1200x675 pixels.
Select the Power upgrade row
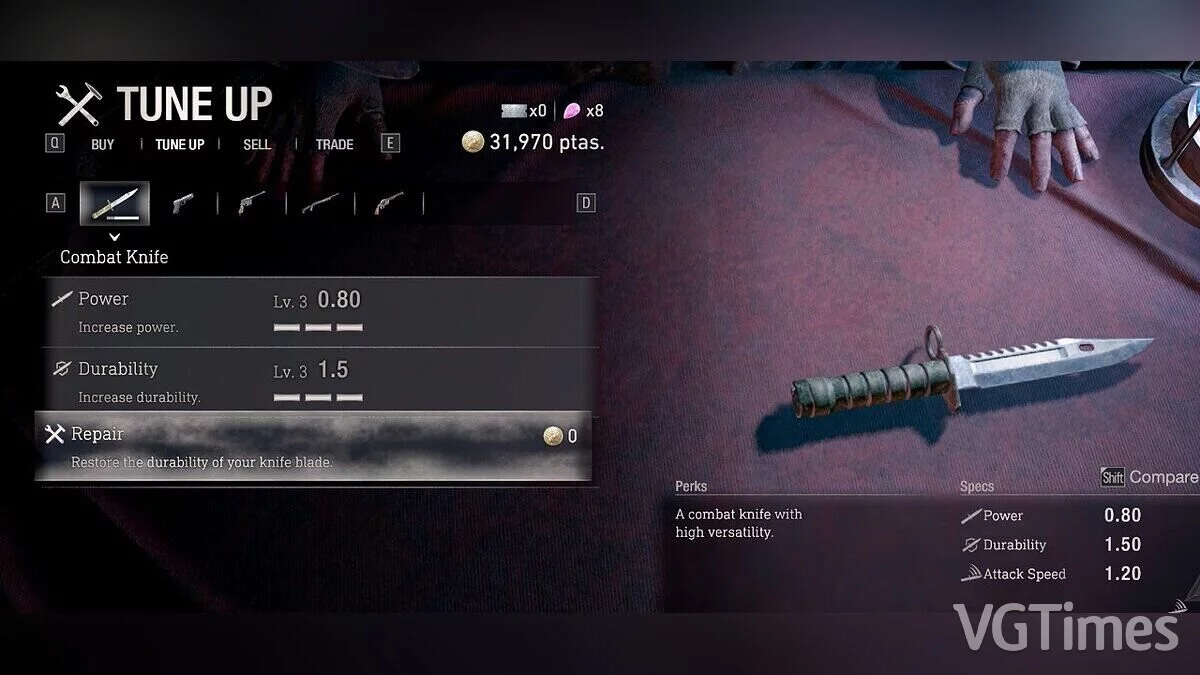(315, 312)
